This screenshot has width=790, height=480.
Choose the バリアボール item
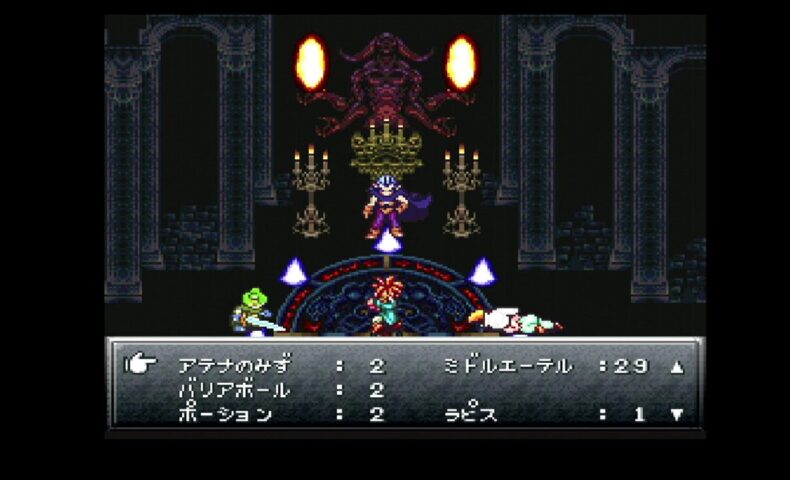pyautogui.click(x=235, y=390)
